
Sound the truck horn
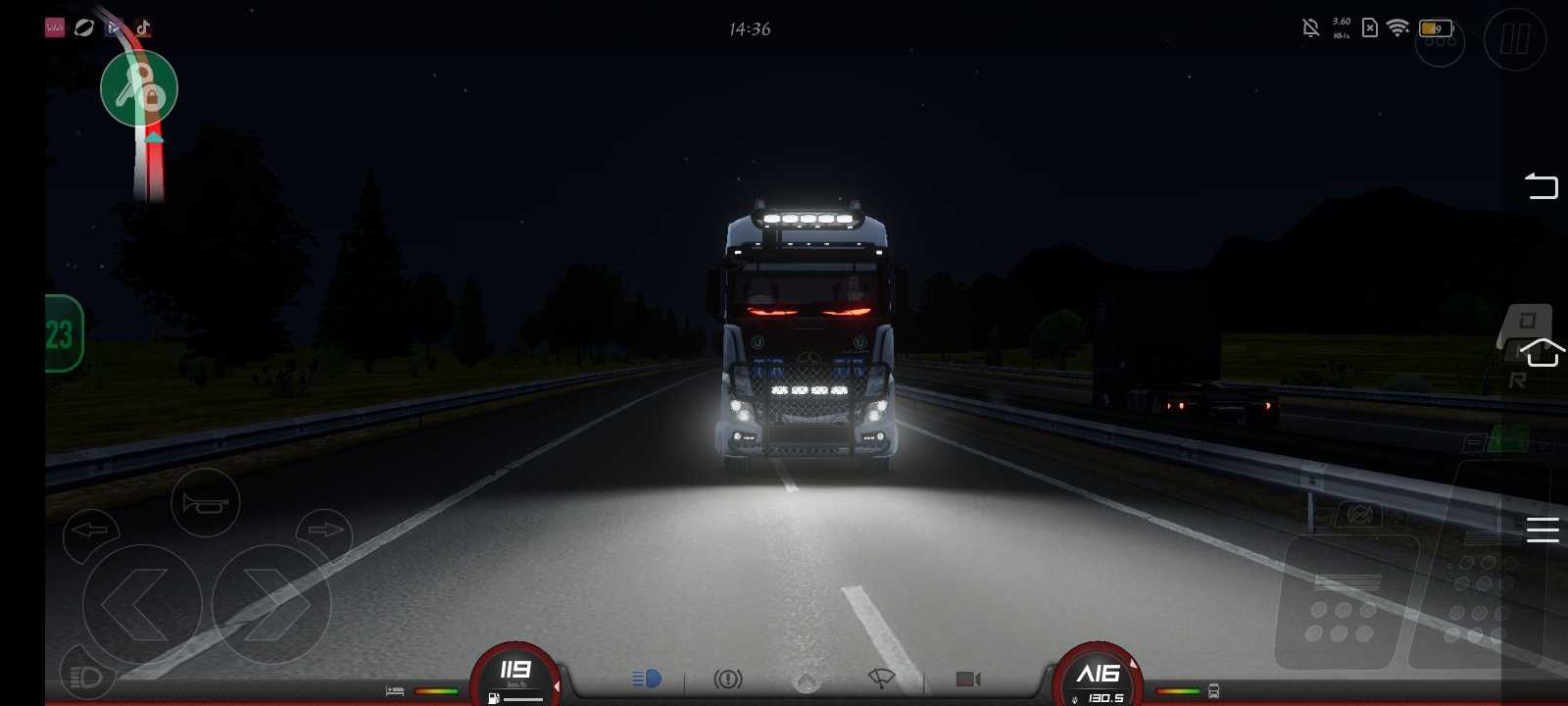205,503
